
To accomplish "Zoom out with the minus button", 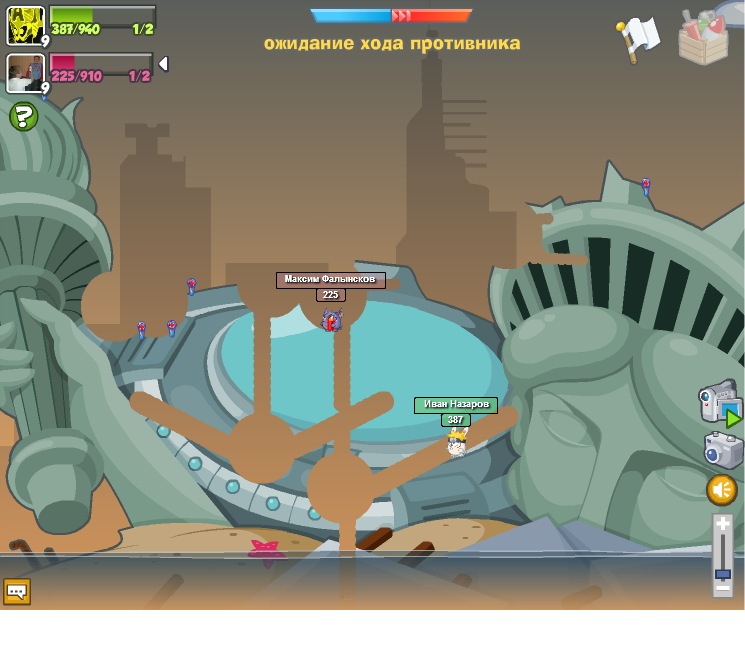I will point(722,589).
